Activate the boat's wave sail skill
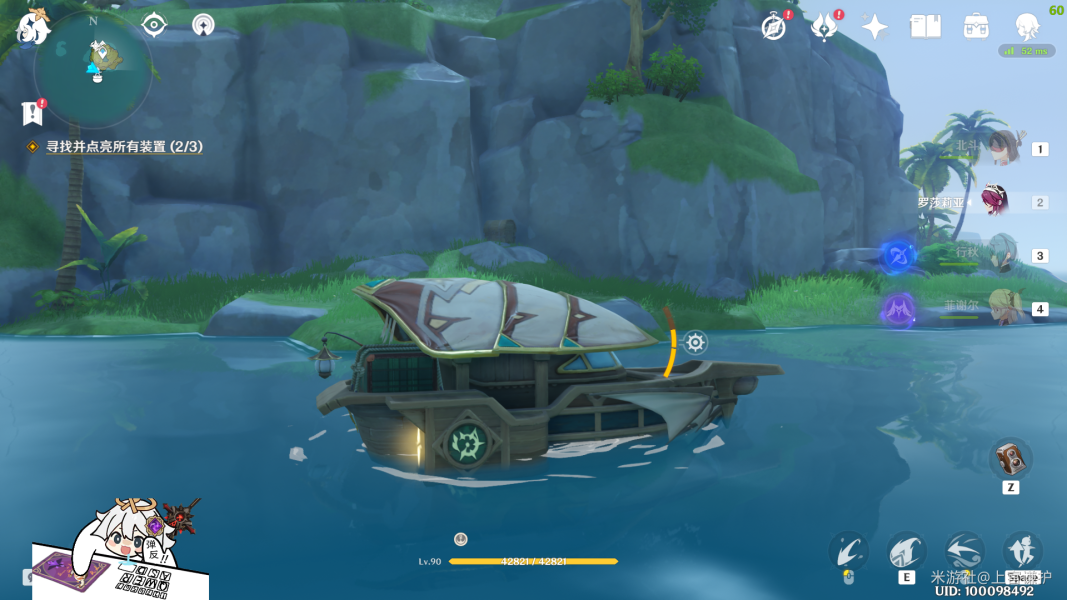Screen dimensions: 1067x600 (907, 550)
